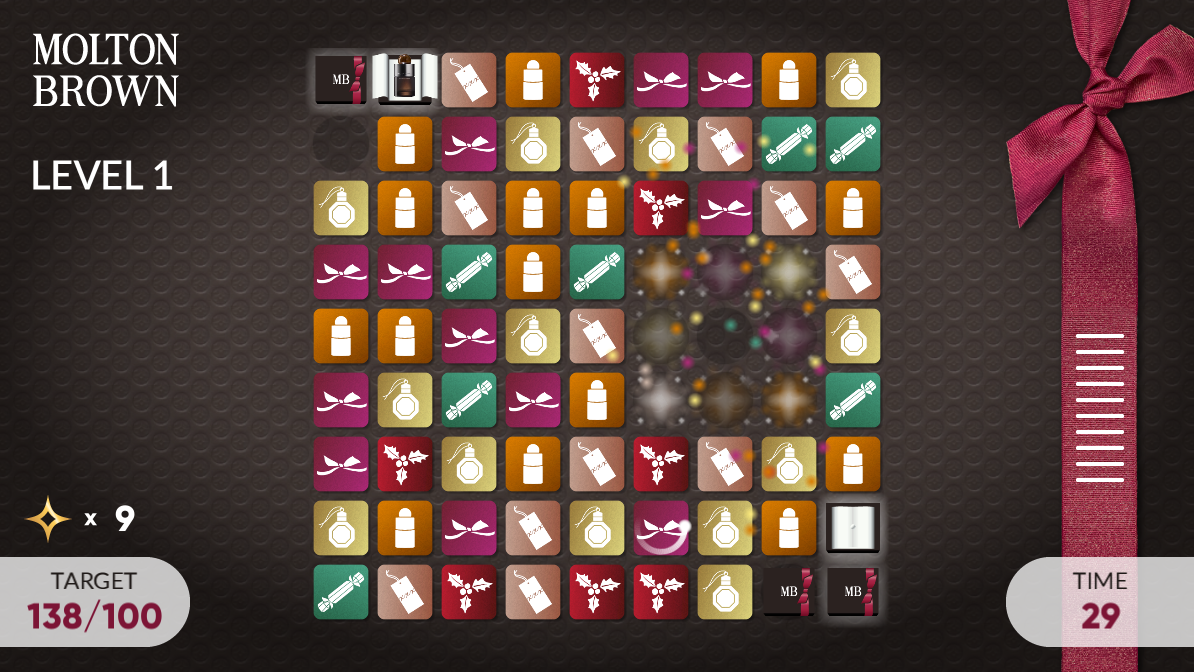Choose the empty open white box tile

pyautogui.click(x=852, y=528)
